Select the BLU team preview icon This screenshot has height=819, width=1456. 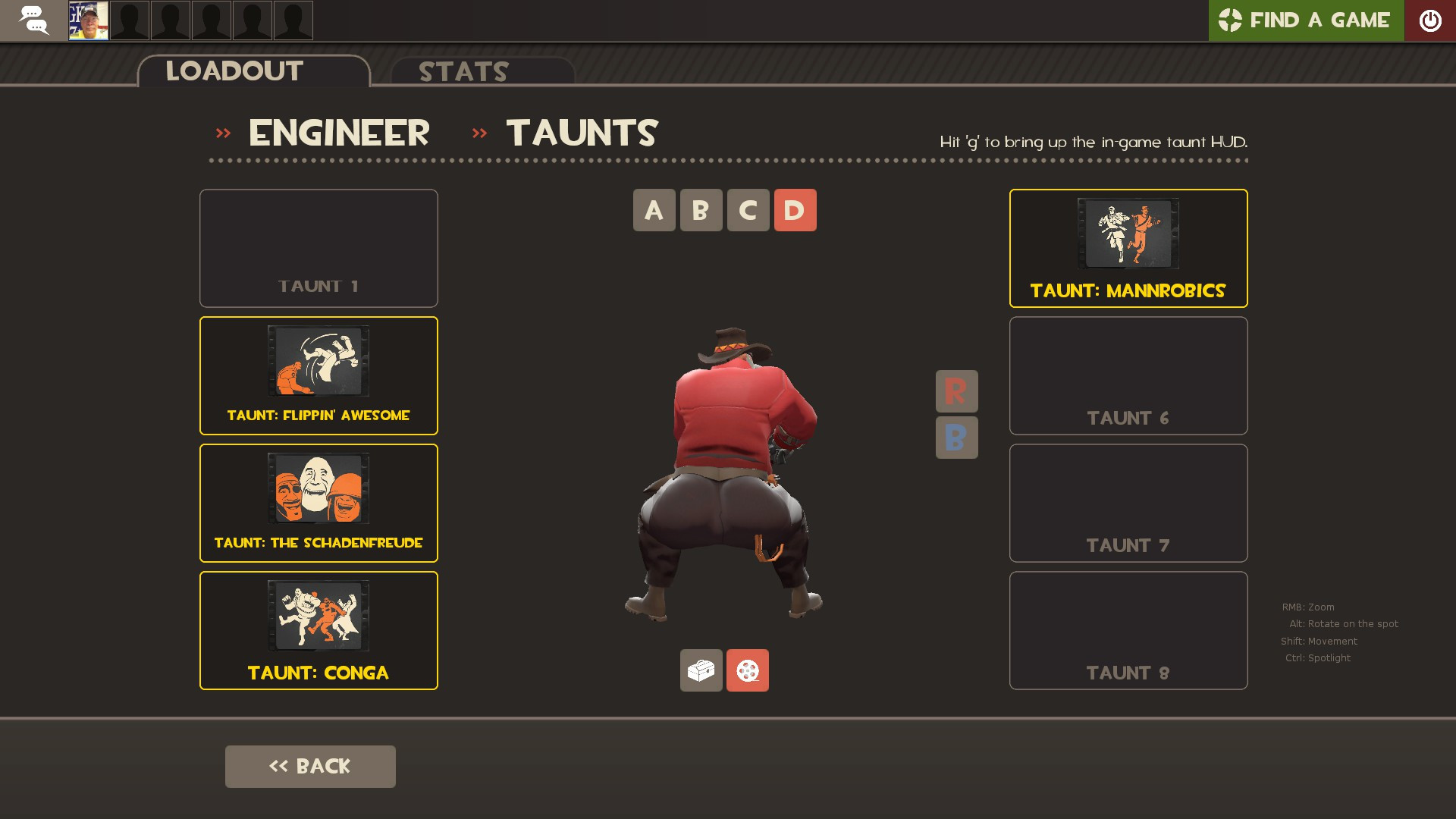(956, 438)
